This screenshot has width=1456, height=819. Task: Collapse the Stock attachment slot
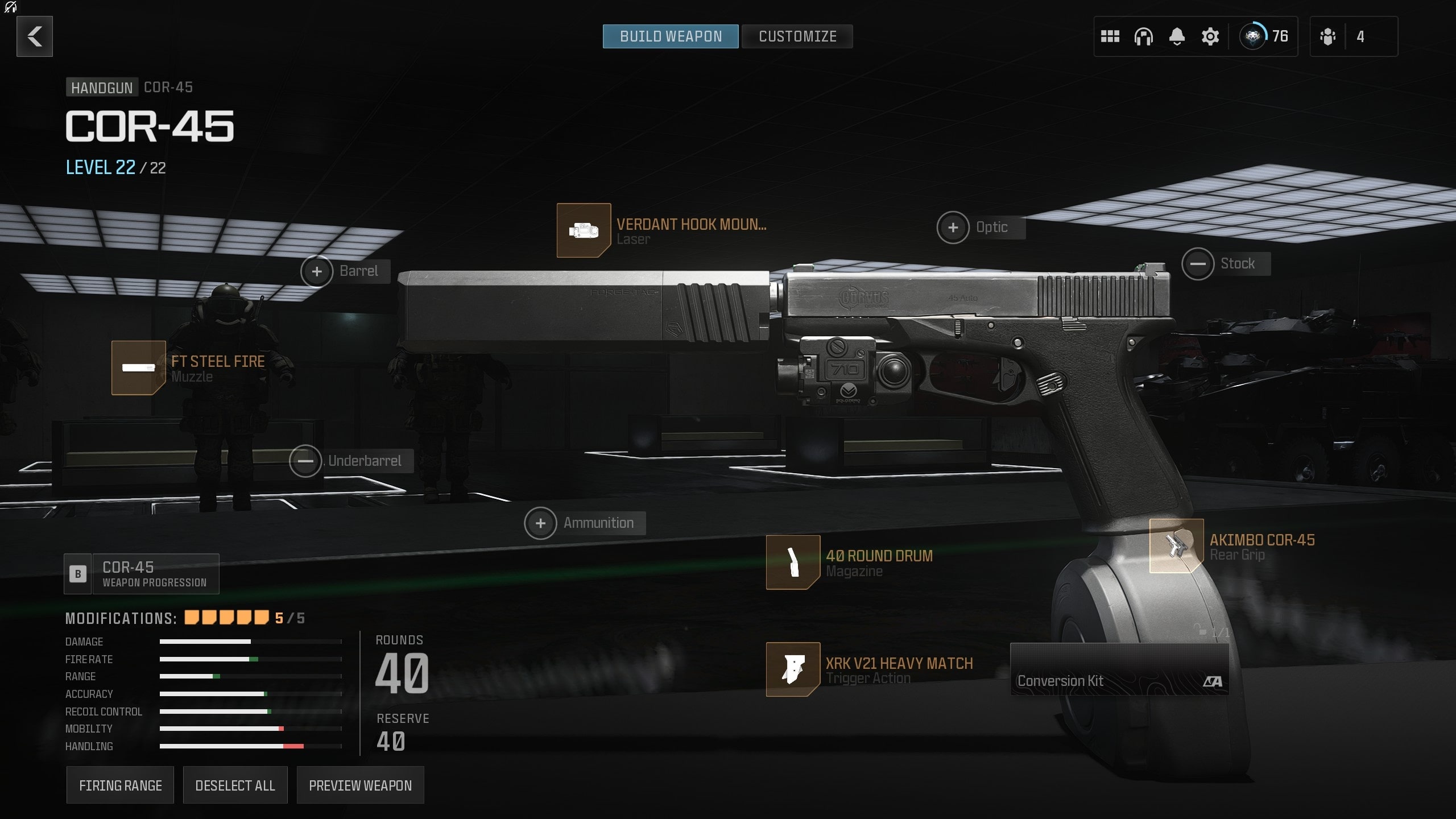(1199, 263)
